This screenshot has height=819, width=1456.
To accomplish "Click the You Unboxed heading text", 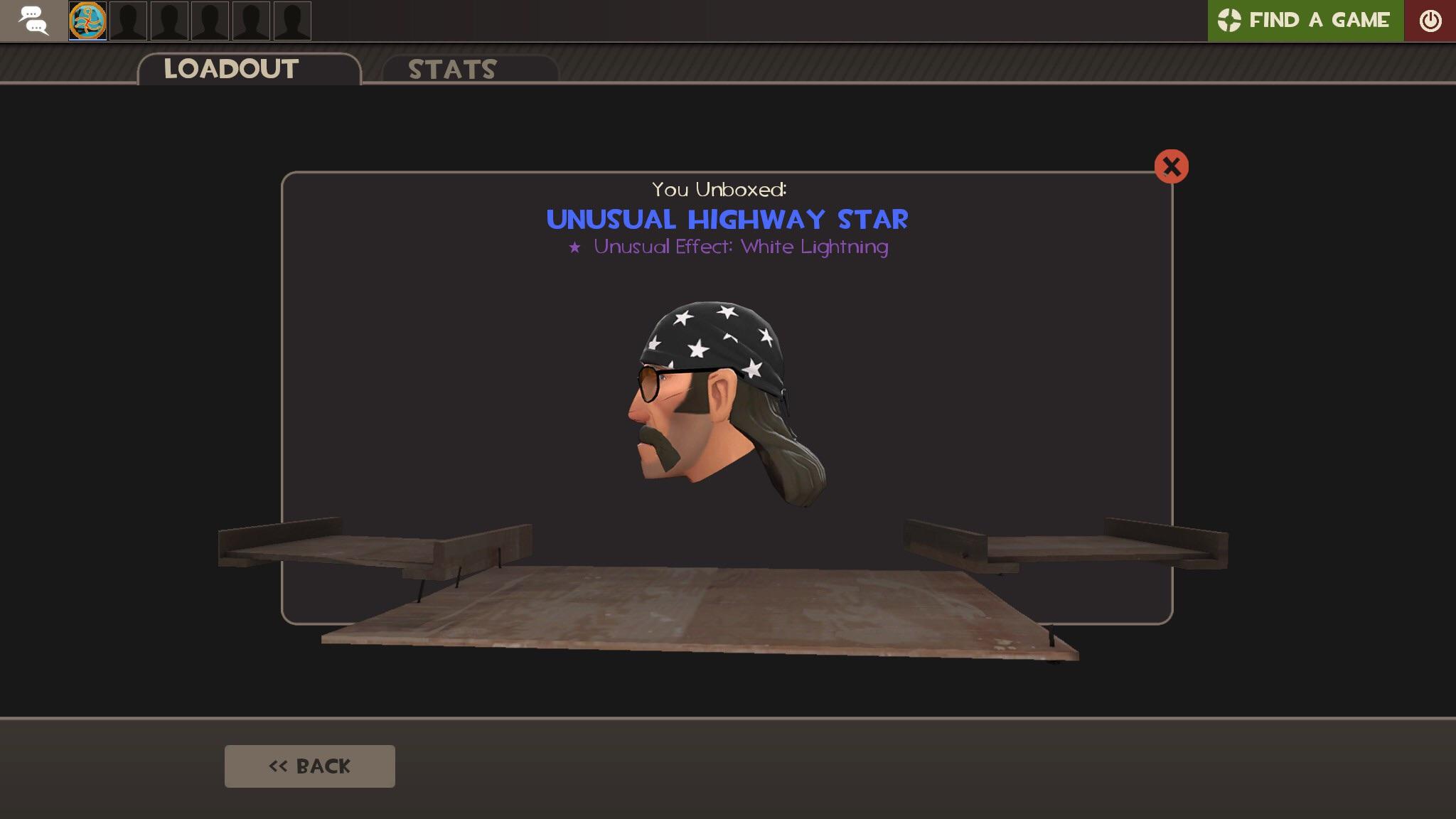I will coord(719,188).
